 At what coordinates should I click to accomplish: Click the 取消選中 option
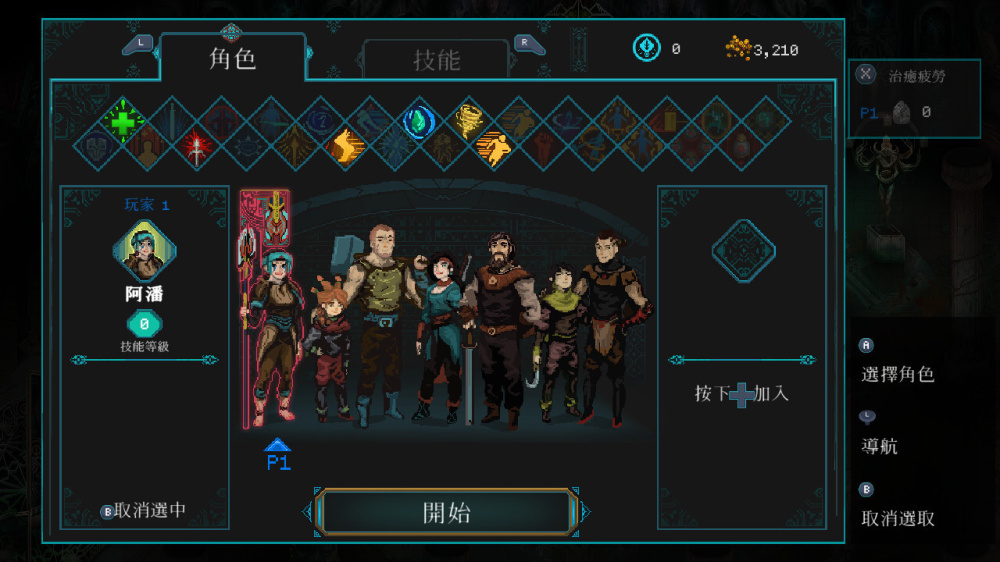click(x=144, y=511)
